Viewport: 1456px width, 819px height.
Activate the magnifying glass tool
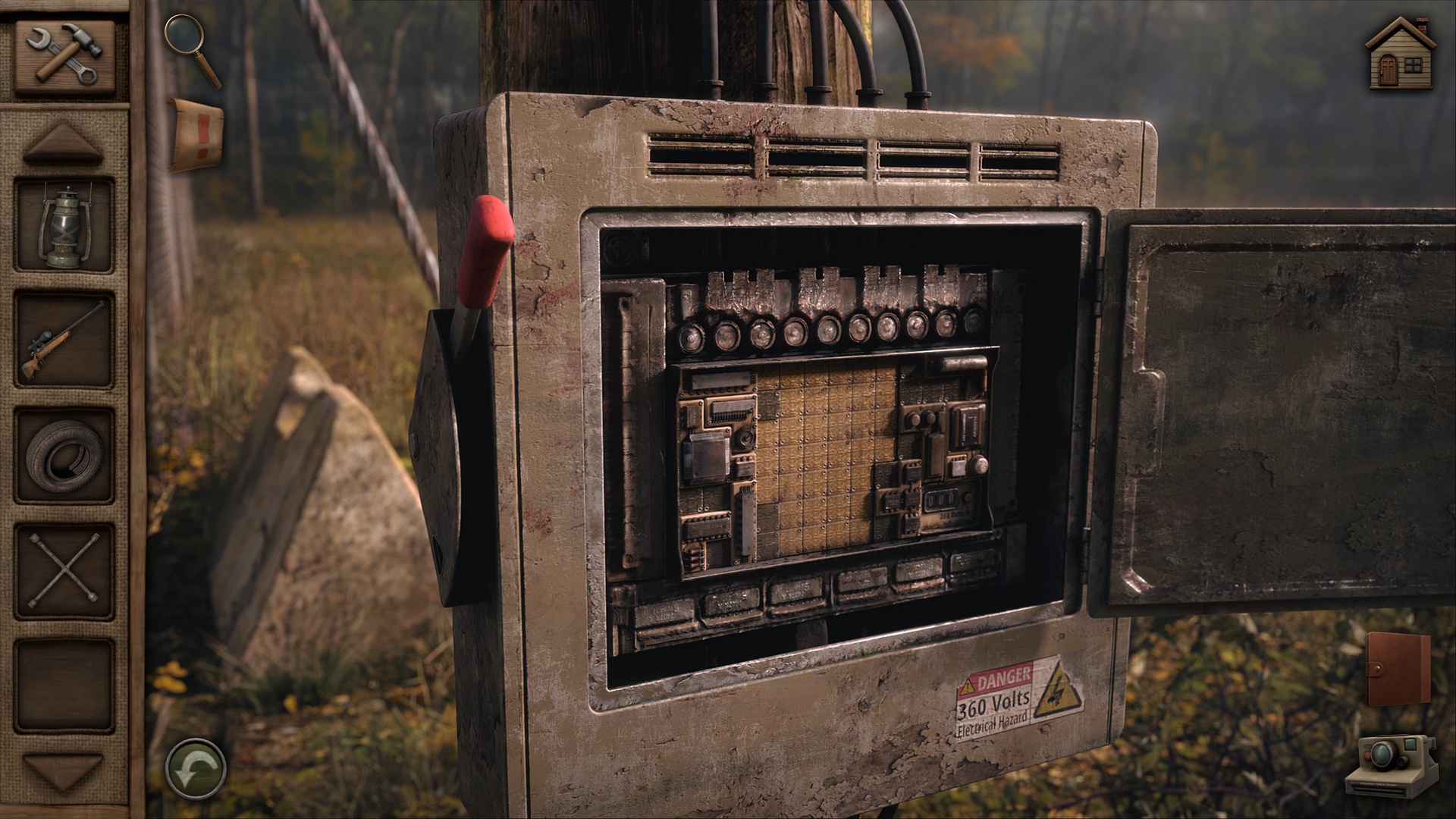[x=193, y=49]
